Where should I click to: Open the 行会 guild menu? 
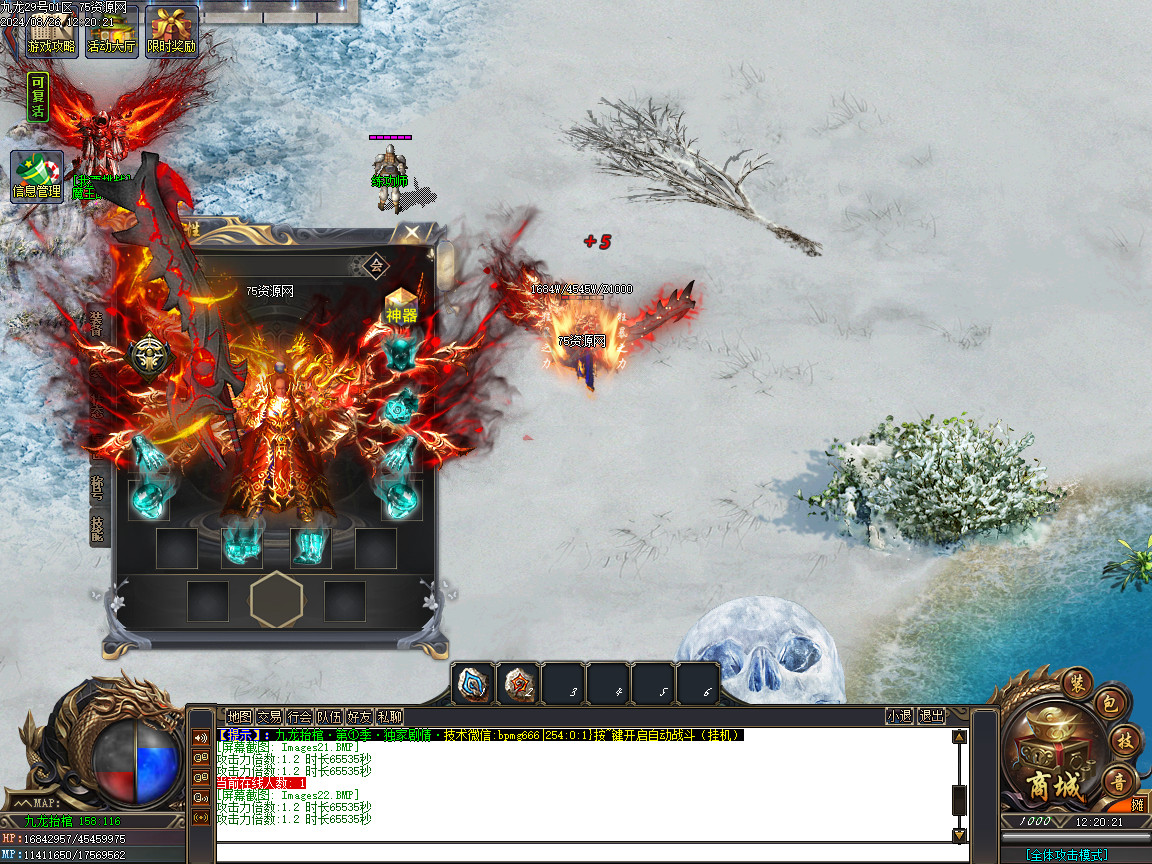(x=299, y=716)
